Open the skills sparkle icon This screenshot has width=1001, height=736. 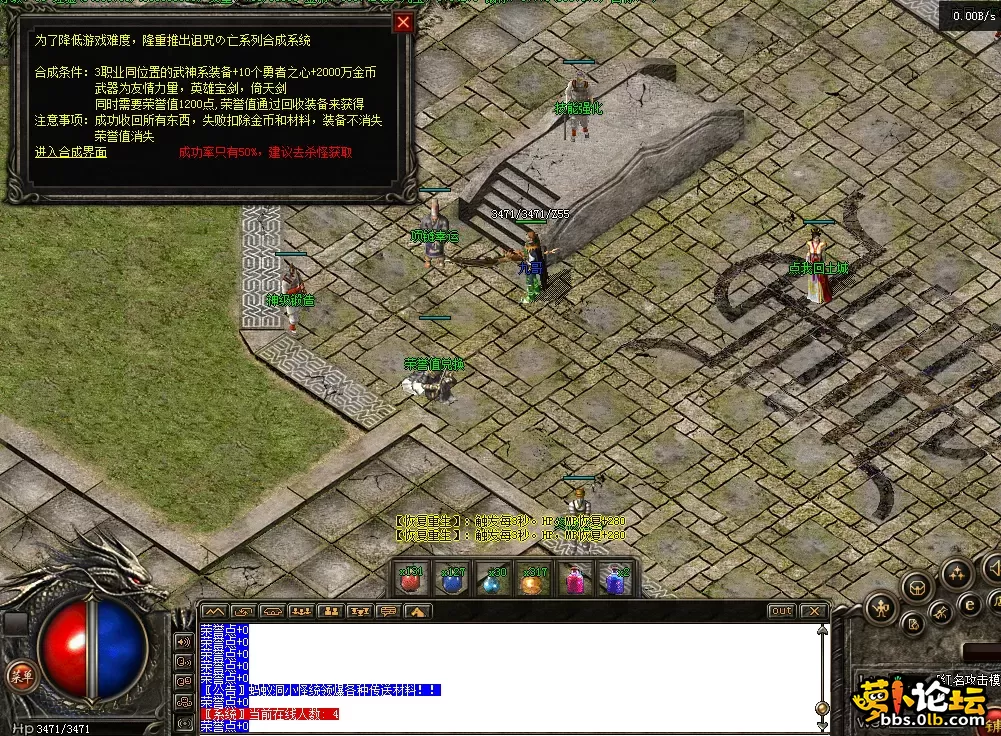[x=956, y=573]
